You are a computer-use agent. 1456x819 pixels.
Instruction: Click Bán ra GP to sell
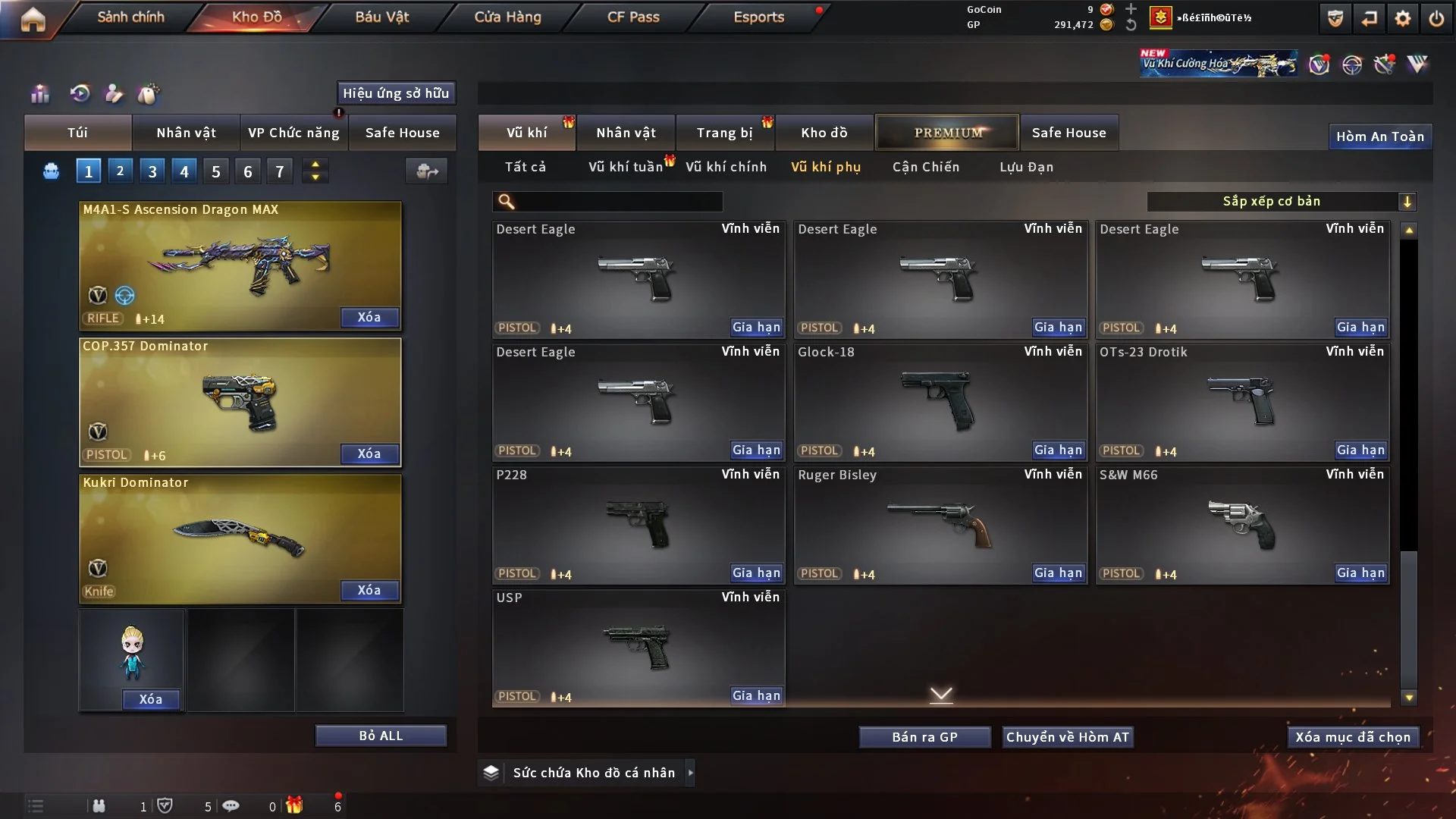[924, 737]
